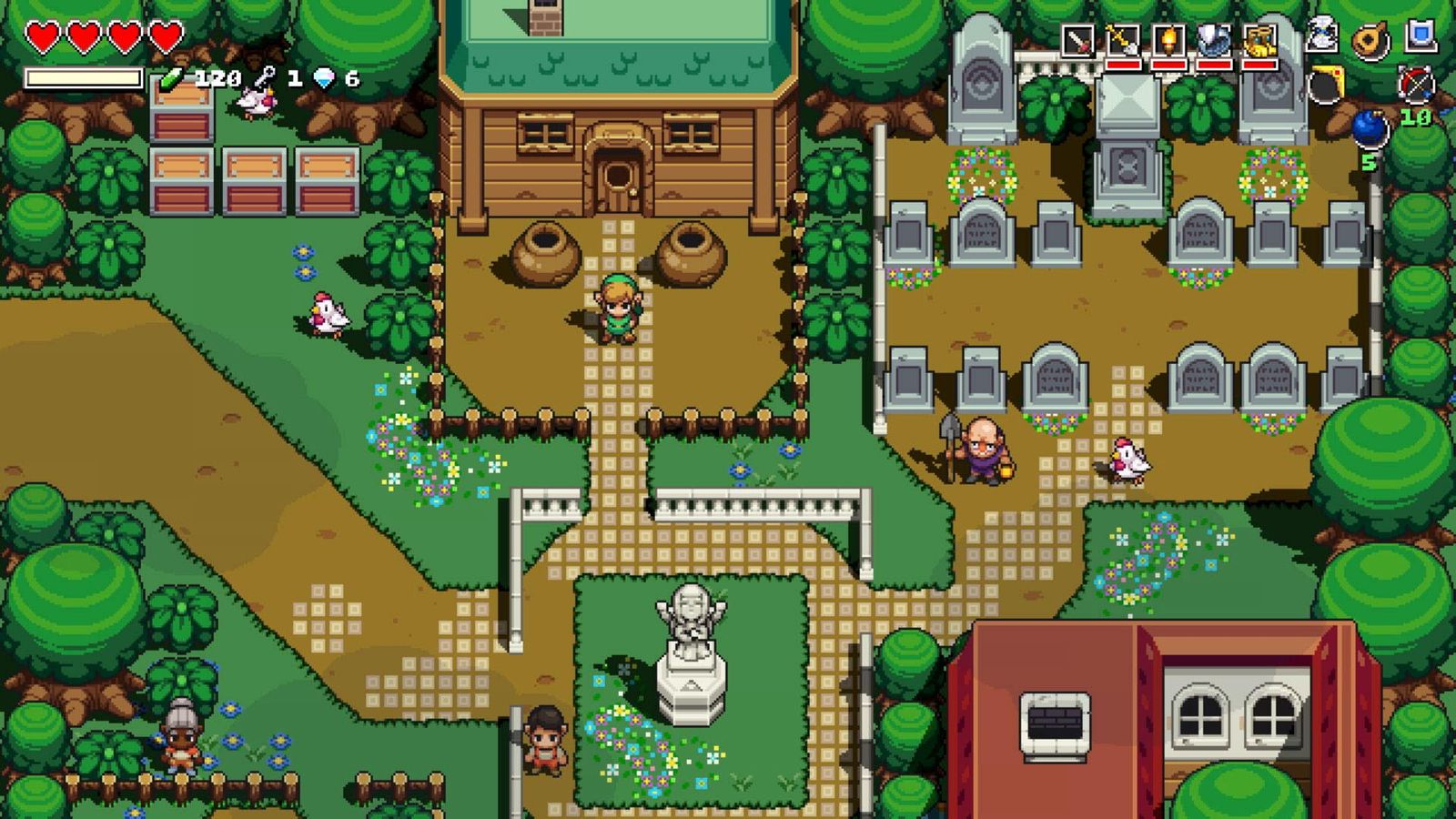This screenshot has width=1456, height=819.
Task: Choose the yellow boomerang item slot
Action: point(1328,84)
